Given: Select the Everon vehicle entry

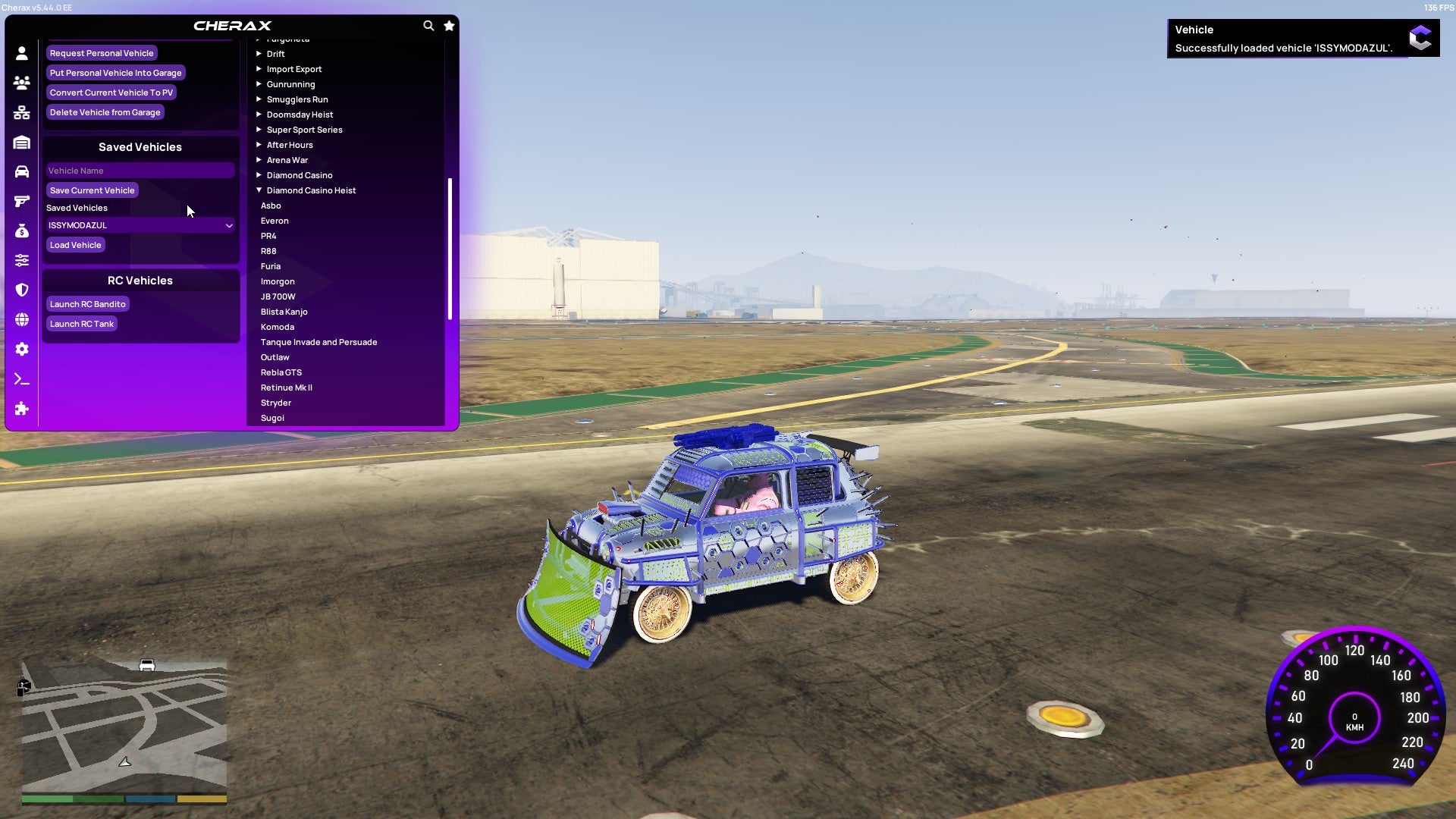Looking at the screenshot, I should 275,221.
